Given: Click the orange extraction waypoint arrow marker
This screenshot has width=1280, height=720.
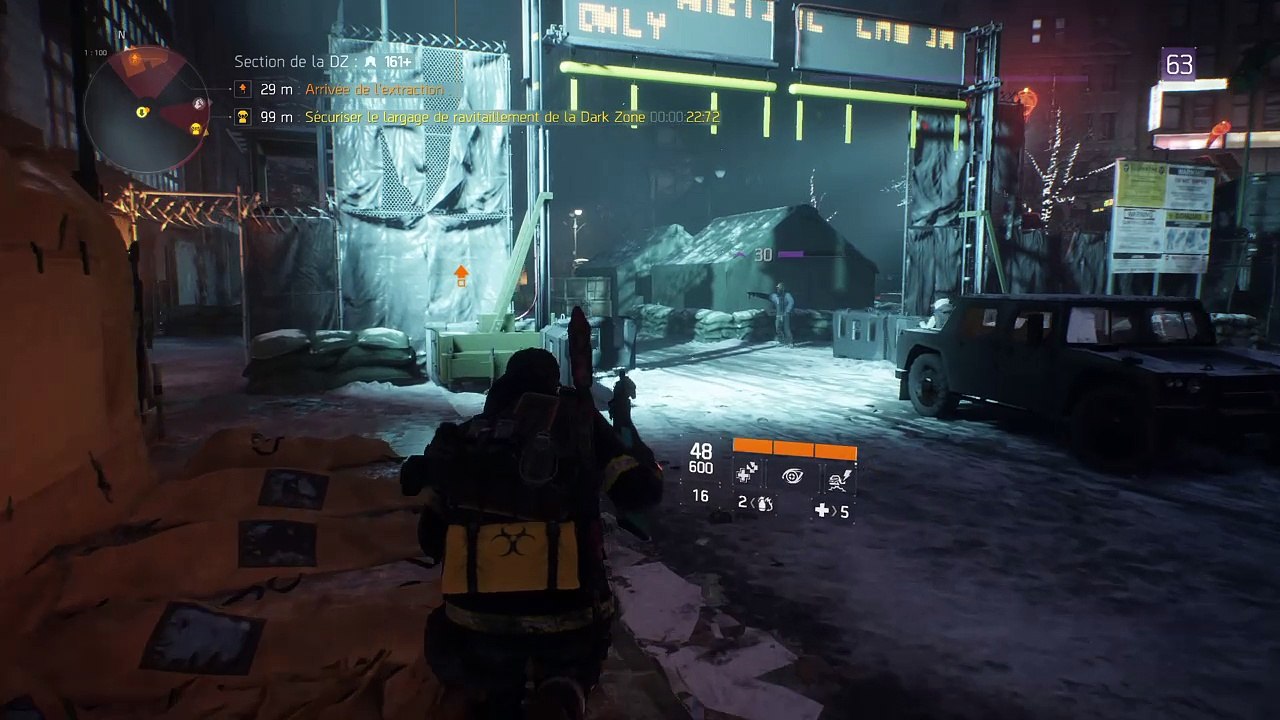Looking at the screenshot, I should pyautogui.click(x=461, y=274).
